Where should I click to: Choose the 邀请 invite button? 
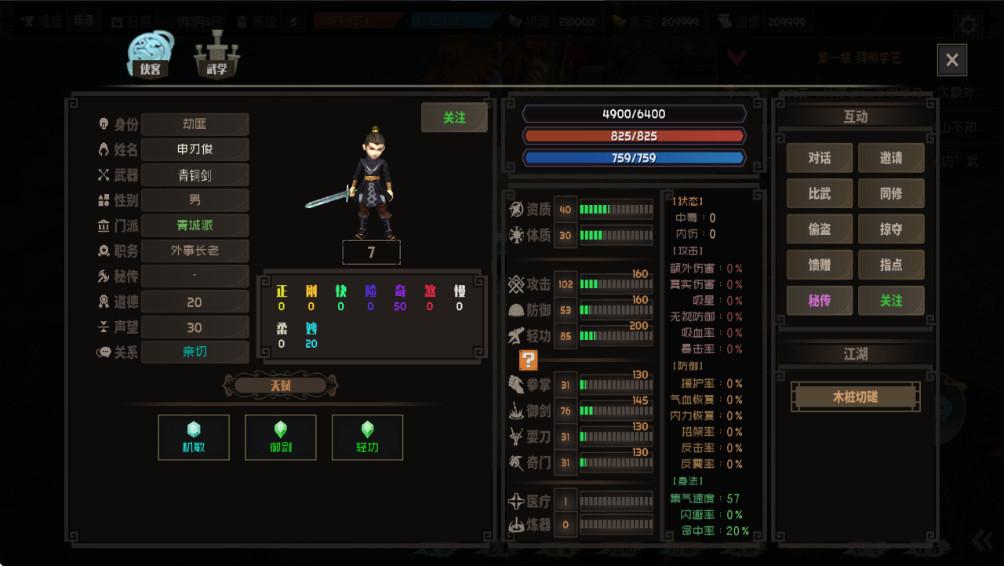click(x=891, y=158)
